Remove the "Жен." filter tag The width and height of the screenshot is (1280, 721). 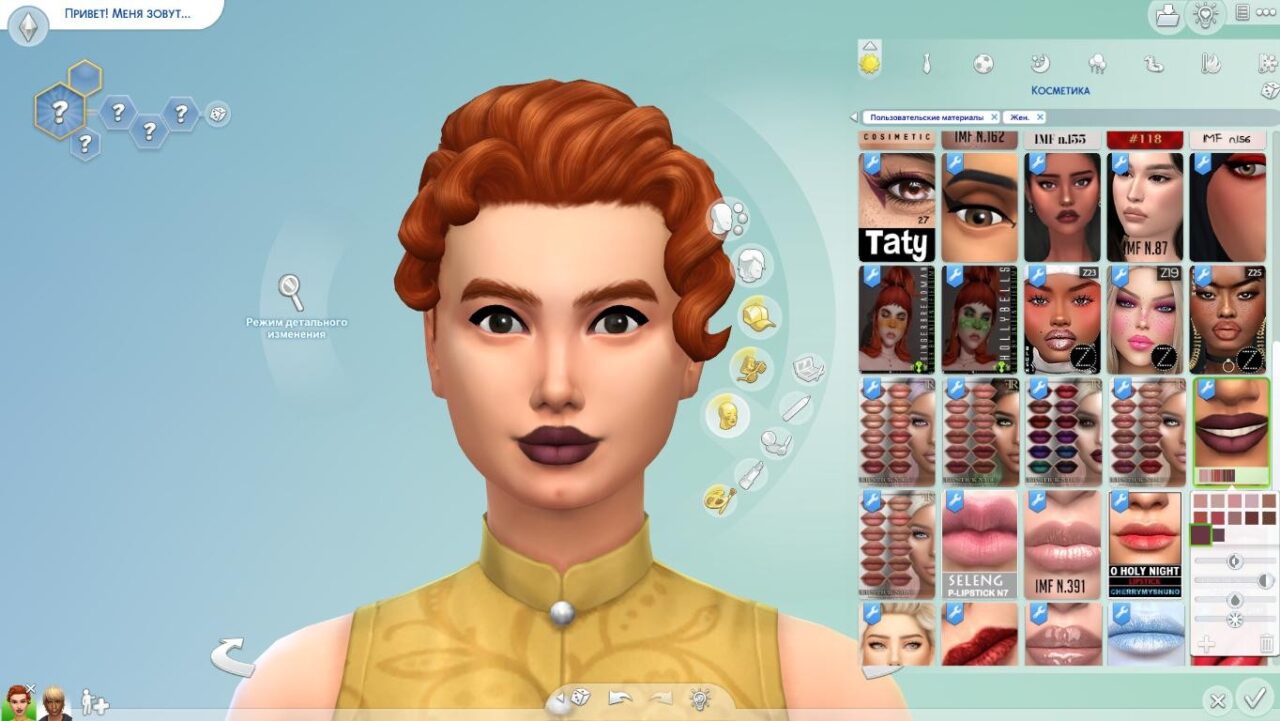click(1040, 117)
